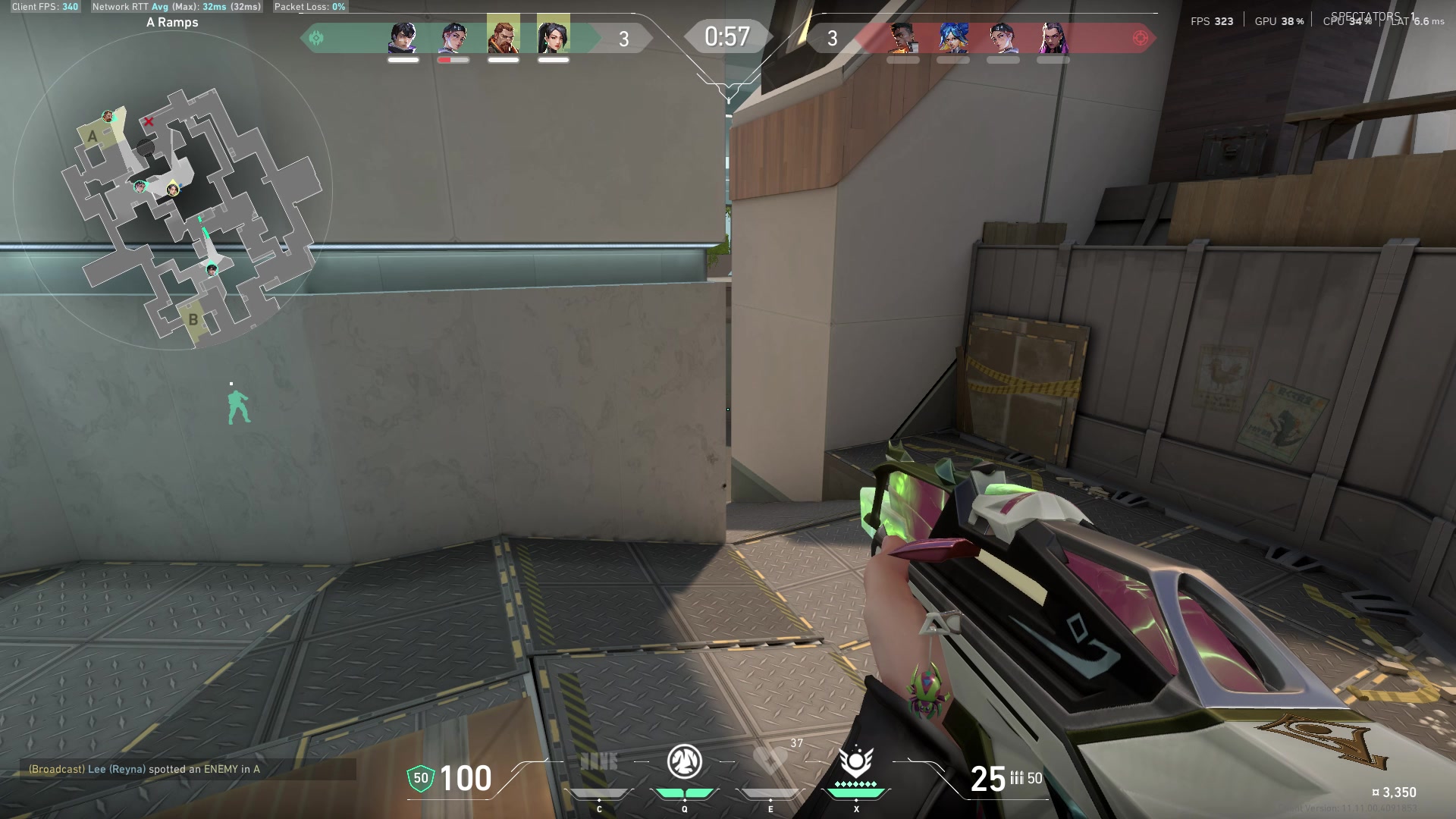Select Brimstone's portrait in the top team bar
Screen dimensions: 1456x819
pyautogui.click(x=504, y=37)
